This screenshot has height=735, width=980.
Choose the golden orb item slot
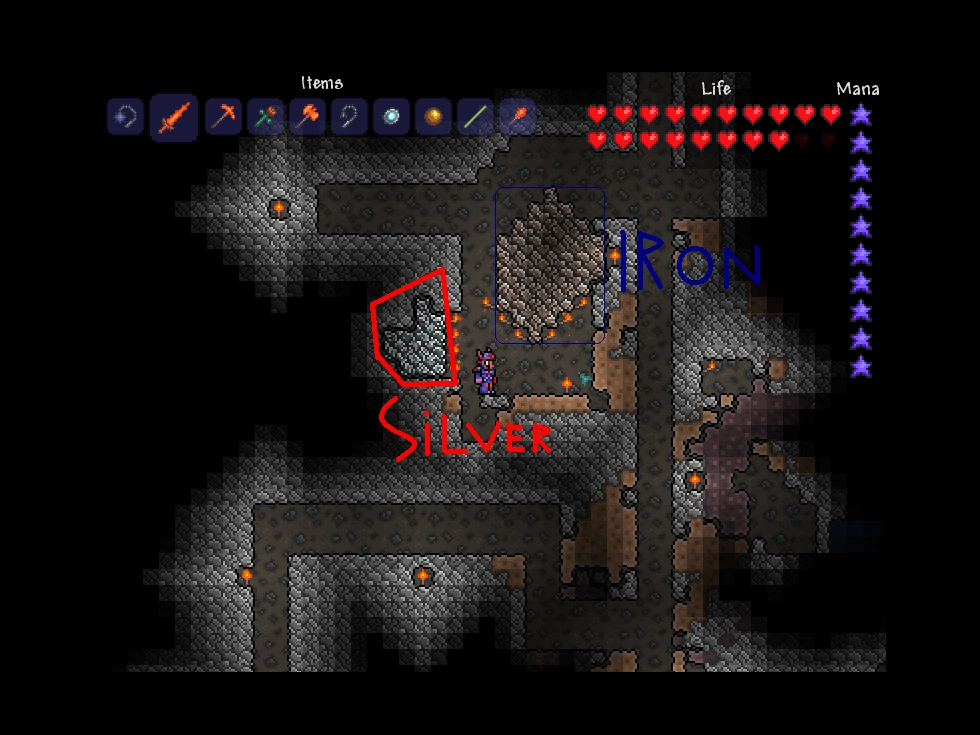point(433,117)
